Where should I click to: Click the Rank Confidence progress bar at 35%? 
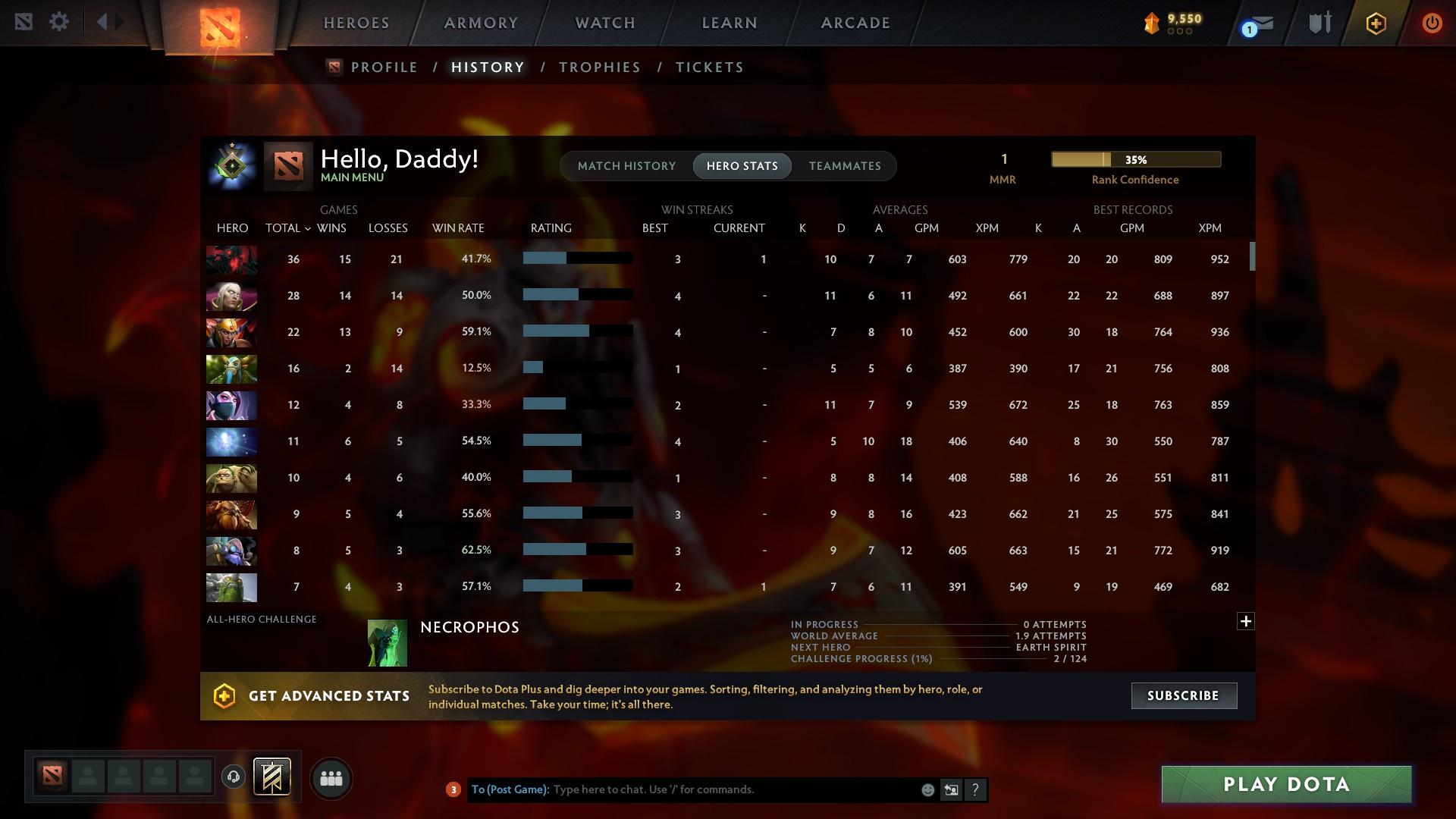pos(1135,159)
